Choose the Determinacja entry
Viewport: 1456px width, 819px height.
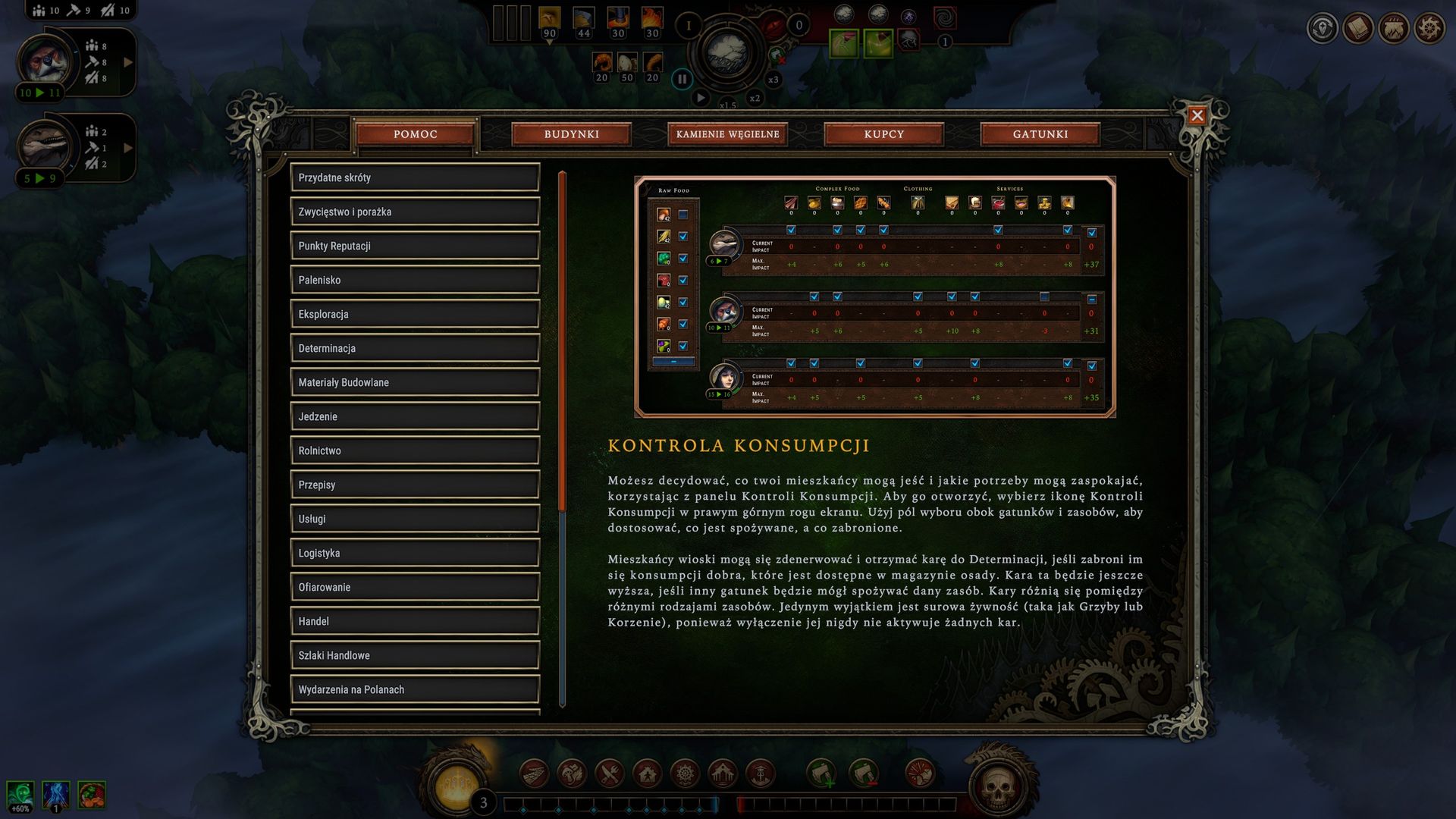pyautogui.click(x=415, y=348)
